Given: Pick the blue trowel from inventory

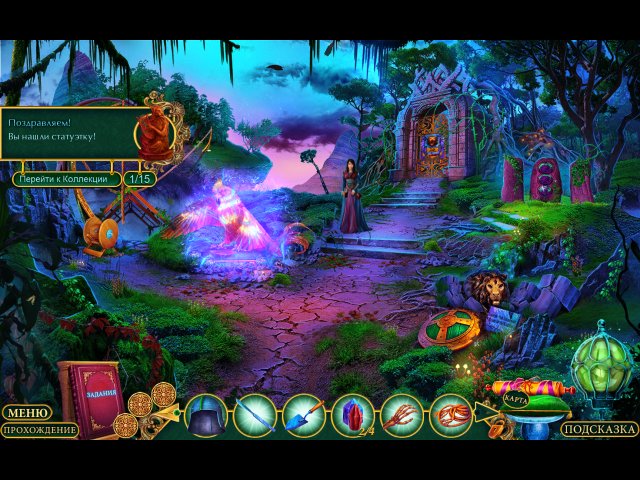Looking at the screenshot, I should [x=304, y=415].
